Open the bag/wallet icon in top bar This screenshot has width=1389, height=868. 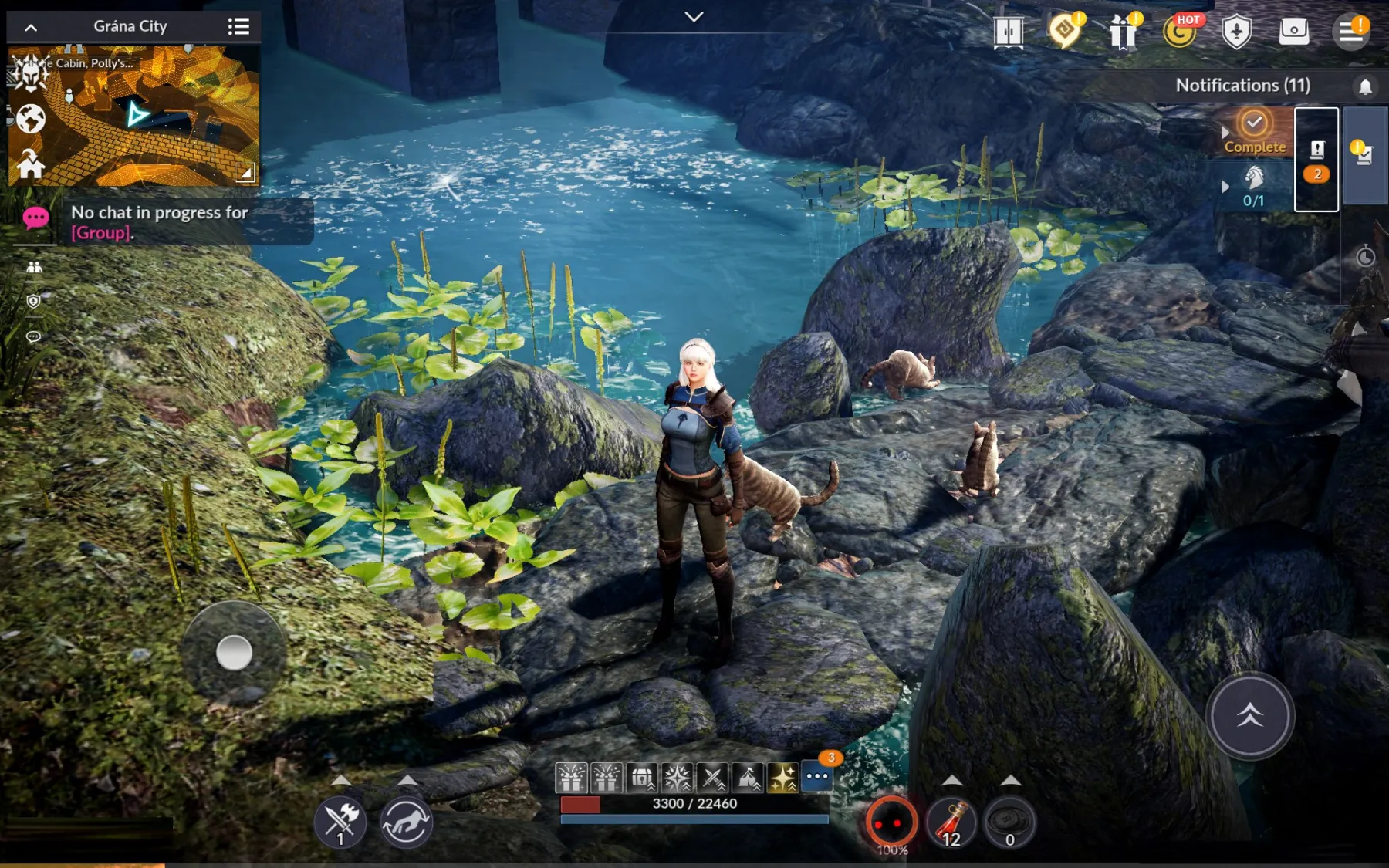1296,32
